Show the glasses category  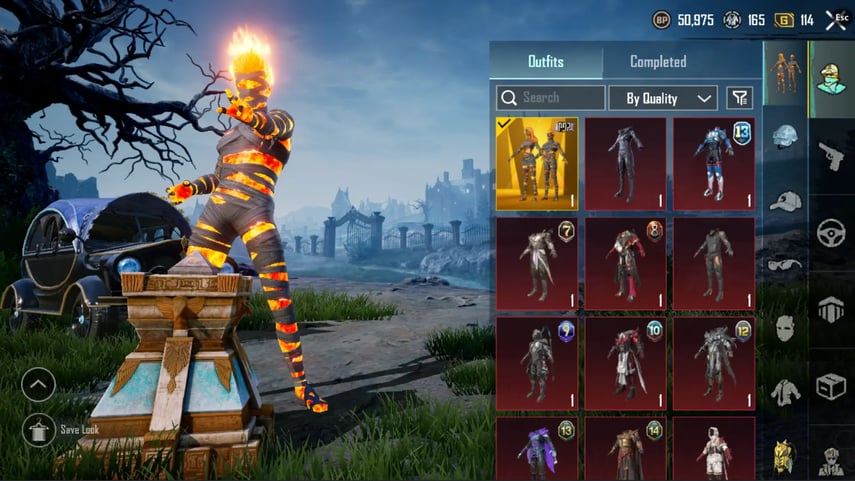785,264
